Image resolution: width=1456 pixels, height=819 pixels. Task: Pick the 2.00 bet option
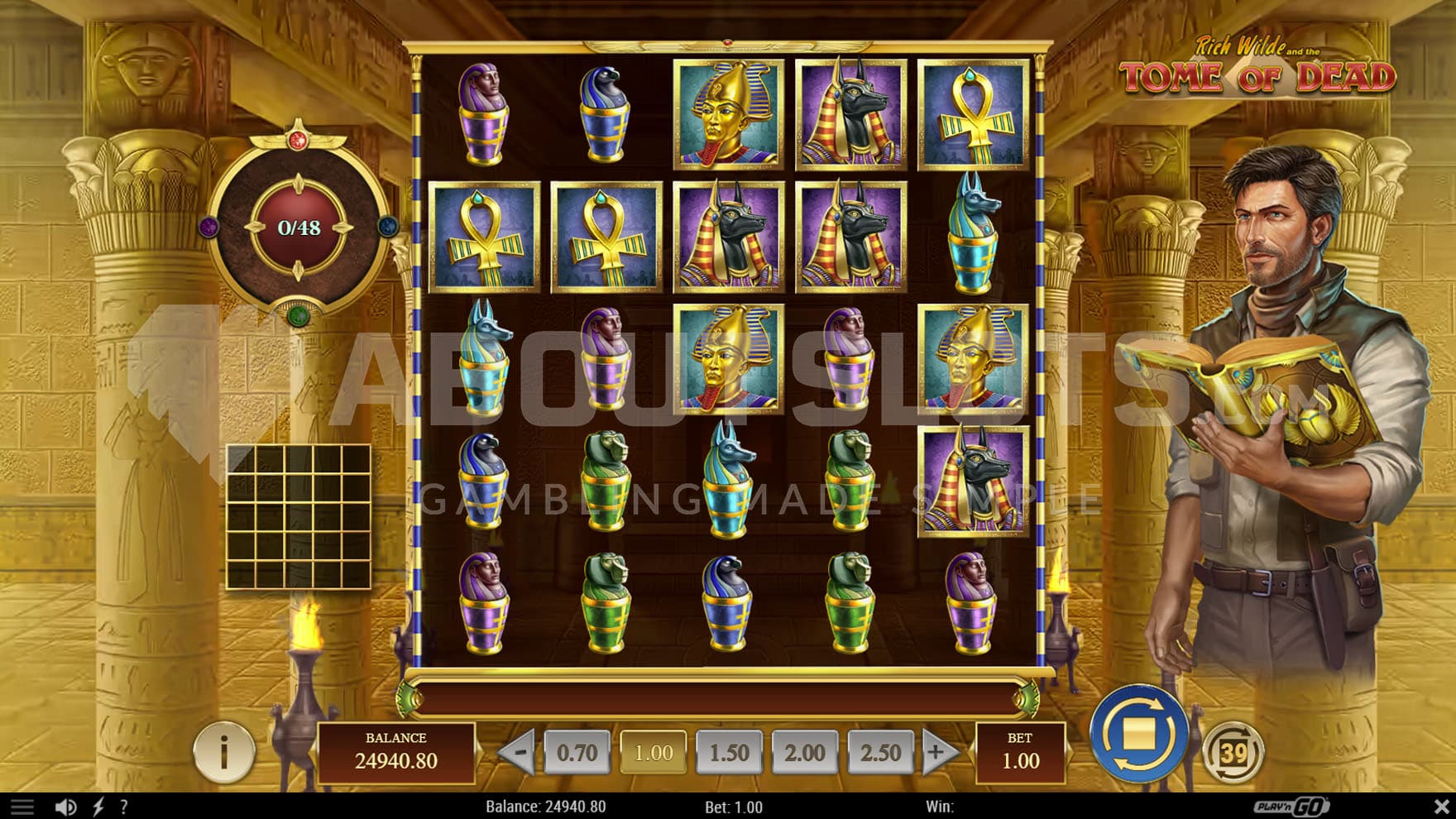(804, 753)
